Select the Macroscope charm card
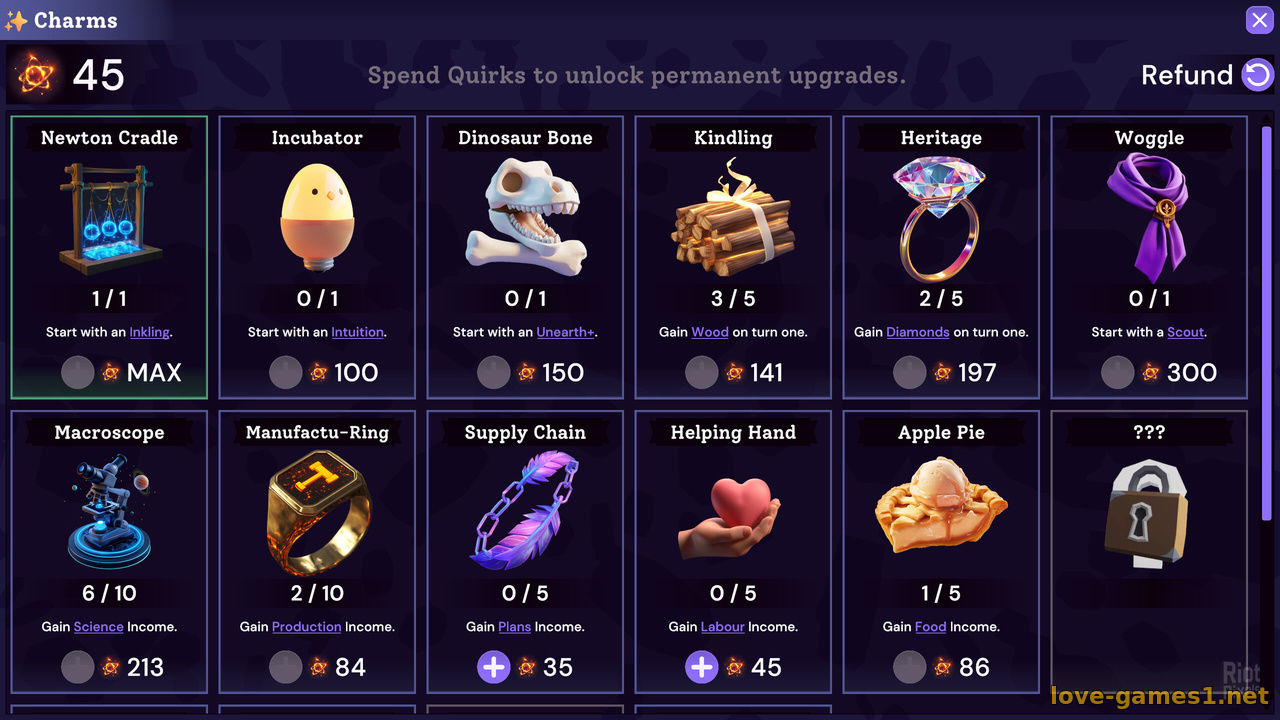This screenshot has height=720, width=1280. [109, 520]
